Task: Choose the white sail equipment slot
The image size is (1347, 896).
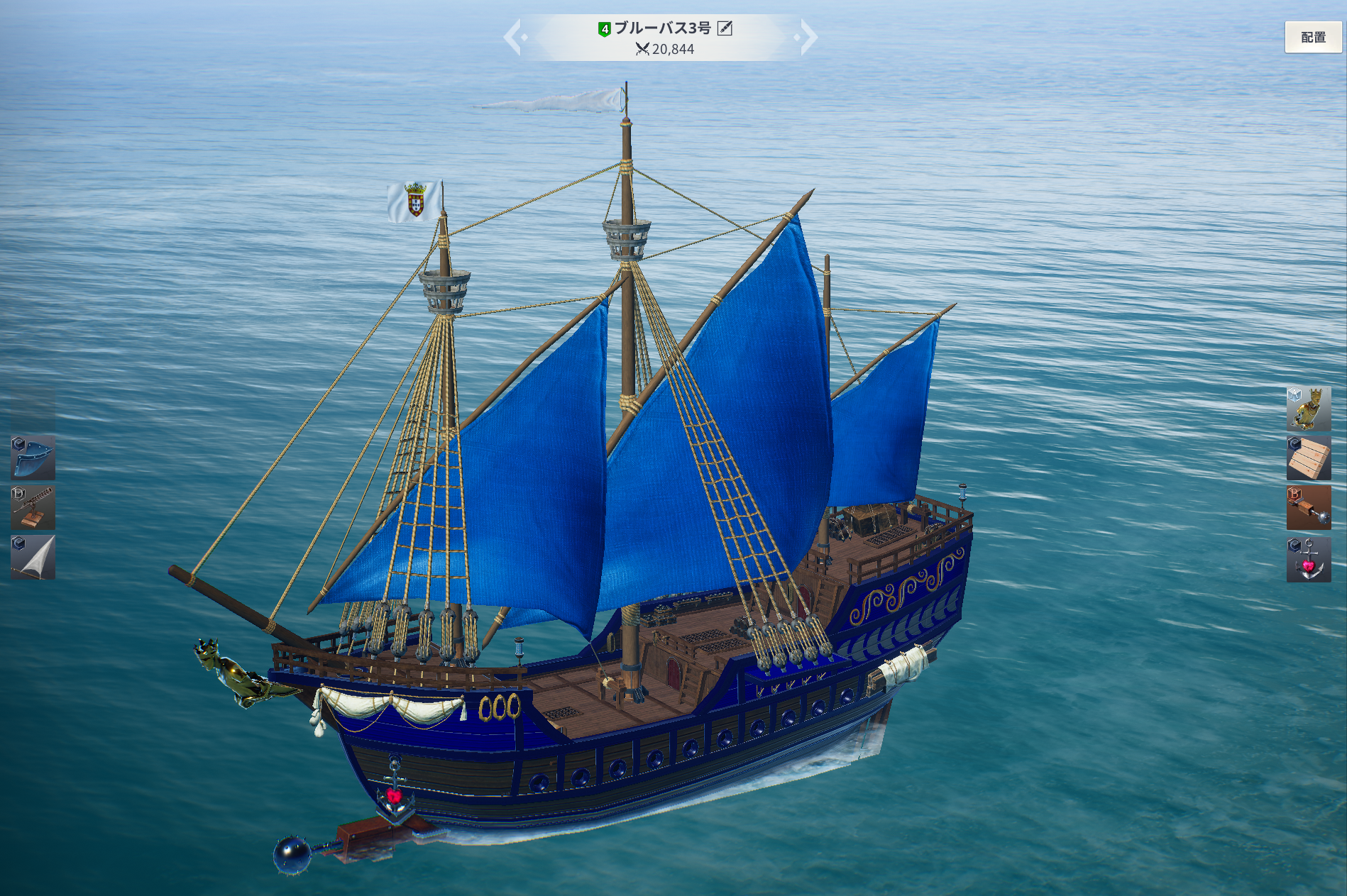Action: click(x=33, y=558)
